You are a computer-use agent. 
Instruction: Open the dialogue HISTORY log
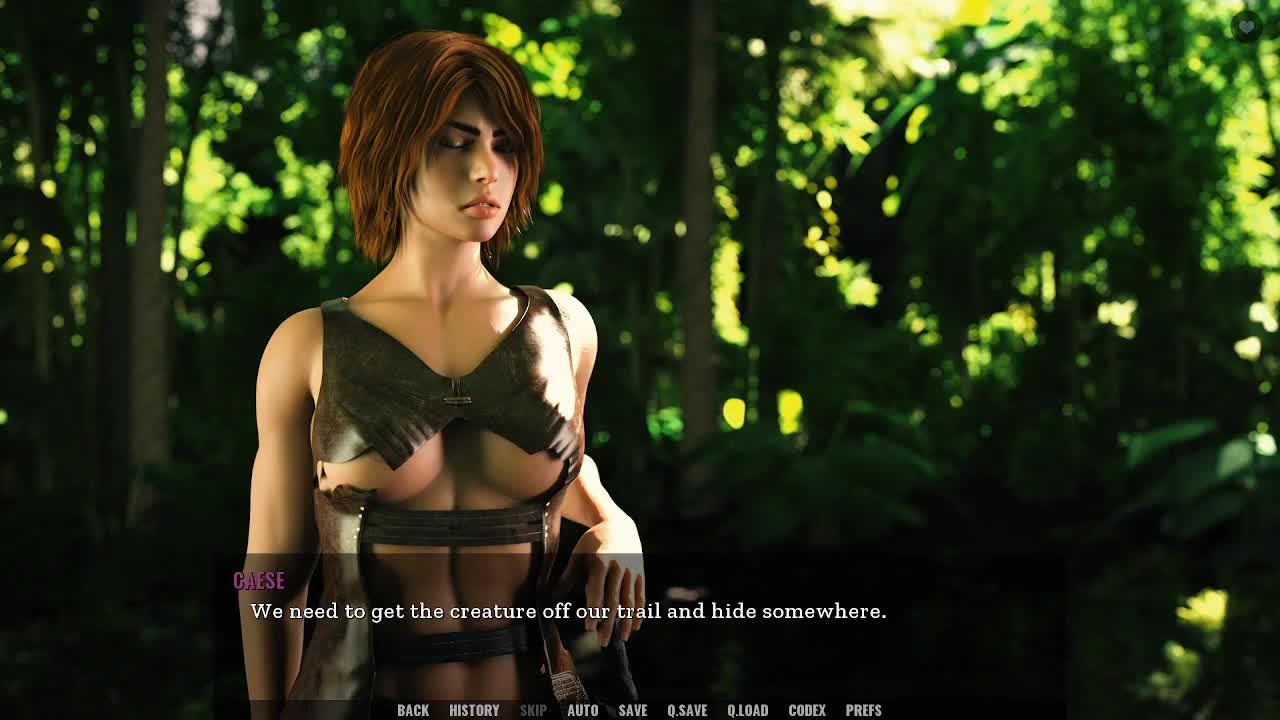pos(474,710)
